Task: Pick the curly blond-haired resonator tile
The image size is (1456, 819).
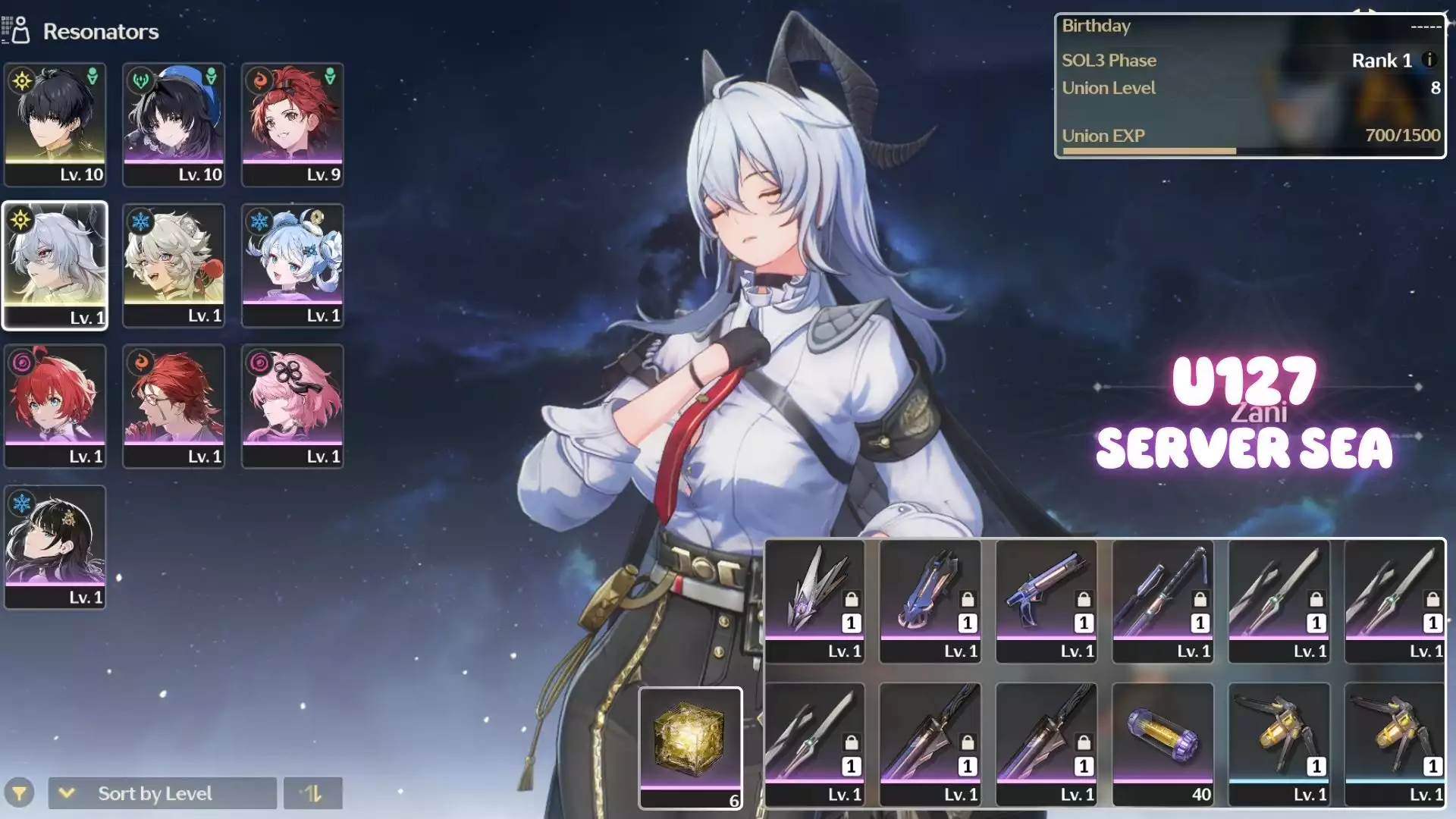Action: click(x=174, y=265)
